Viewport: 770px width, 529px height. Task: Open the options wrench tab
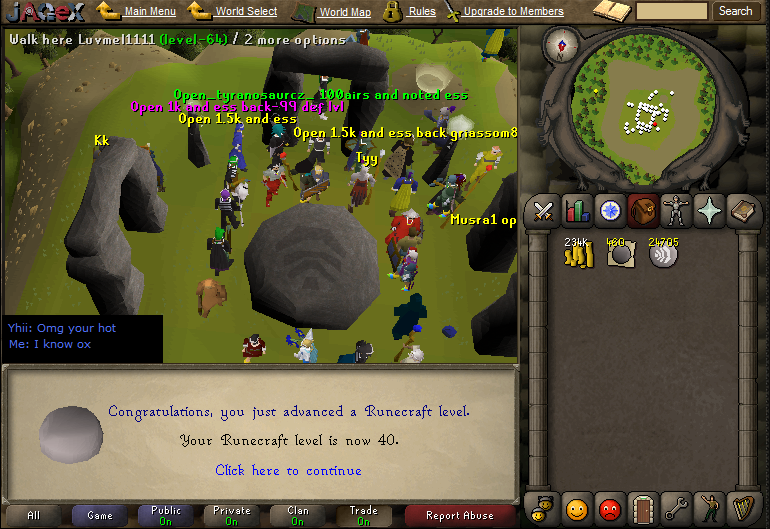tap(677, 508)
